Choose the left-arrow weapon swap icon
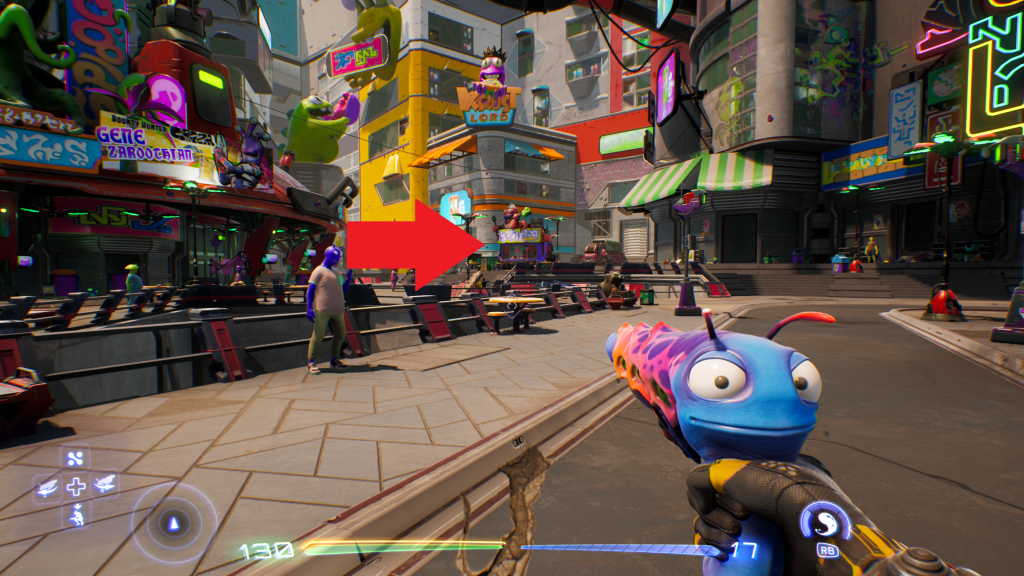Viewport: 1024px width, 576px height. point(47,487)
